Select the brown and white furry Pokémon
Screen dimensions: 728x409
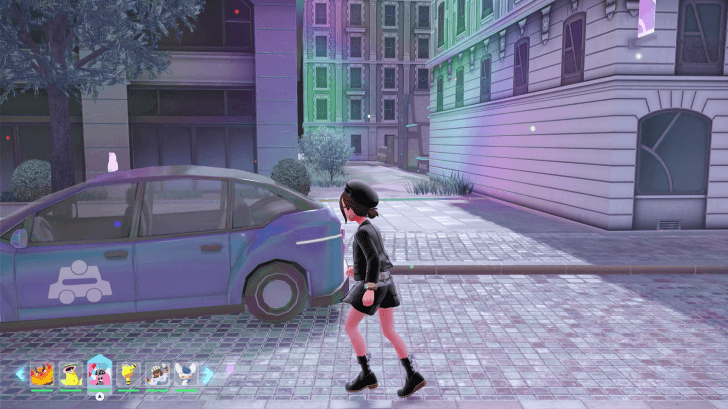point(158,374)
